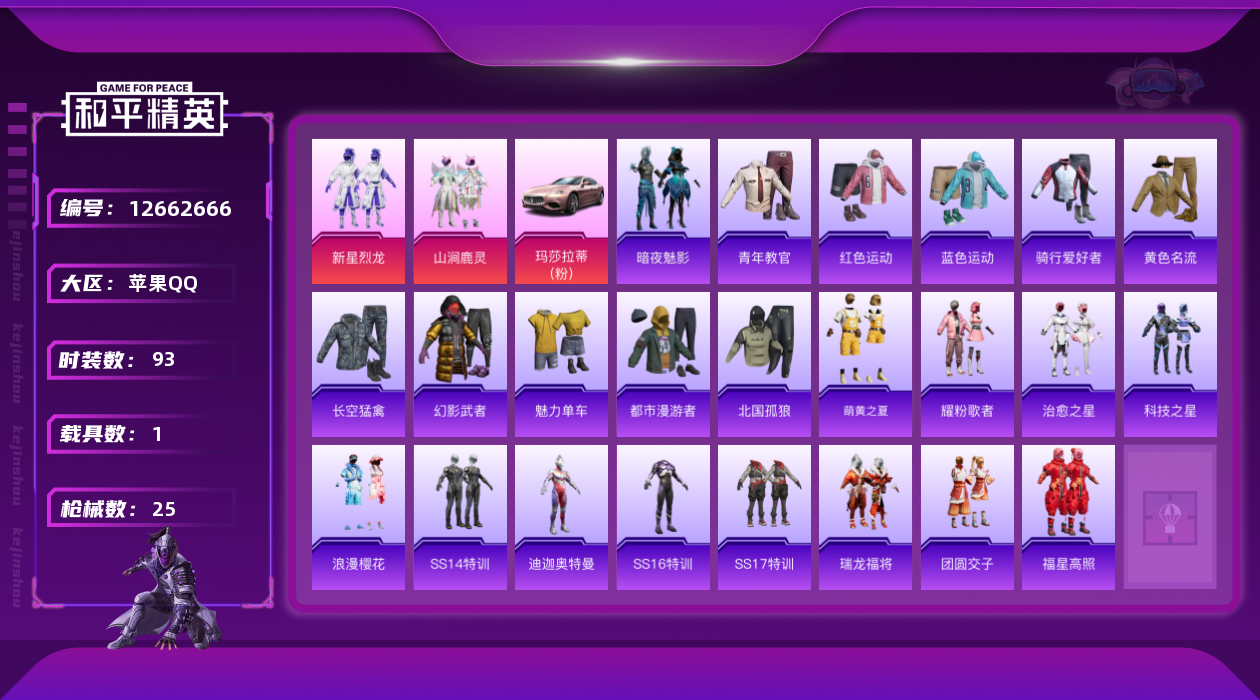Select the 治愈之星 outfit tile
The height and width of the screenshot is (700, 1260).
coord(1068,364)
